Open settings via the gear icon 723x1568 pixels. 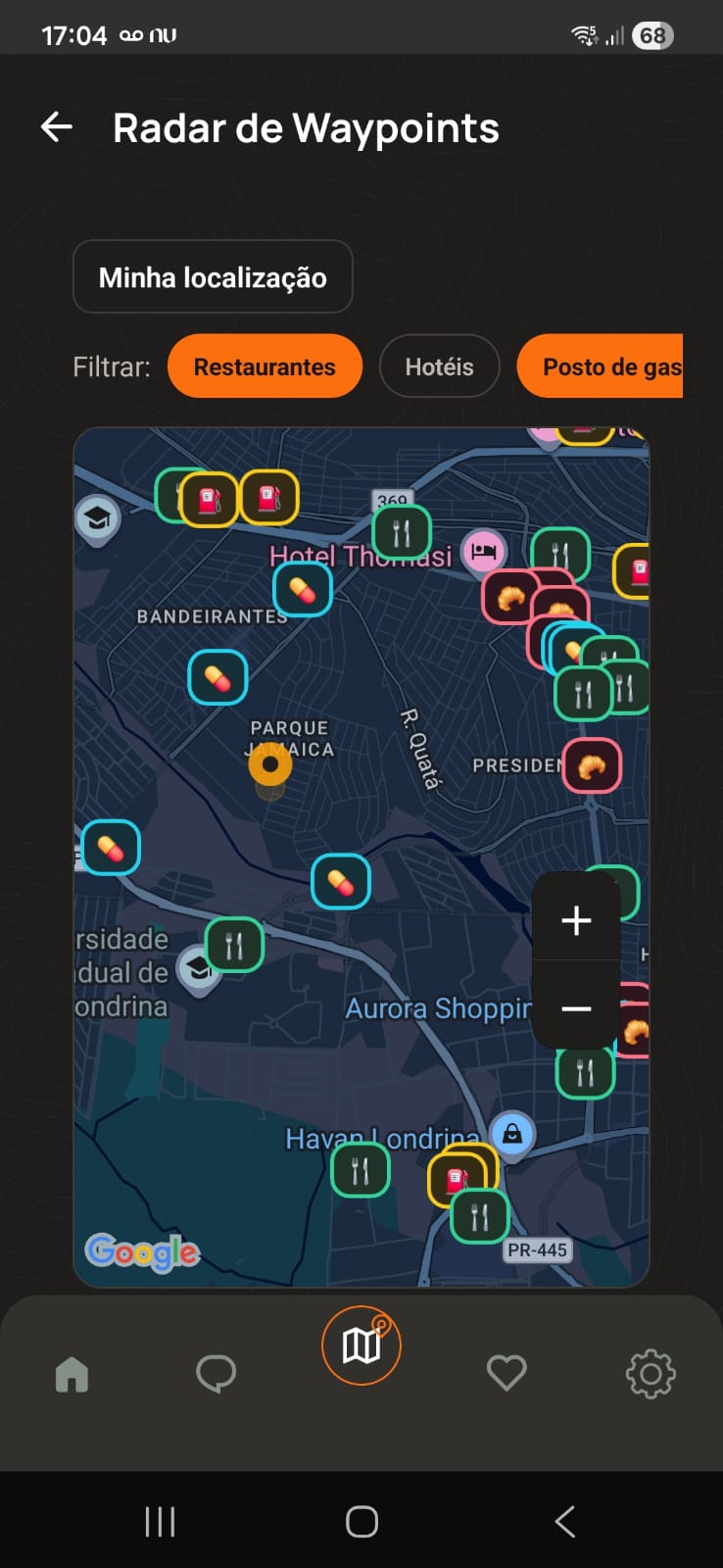click(x=651, y=1374)
